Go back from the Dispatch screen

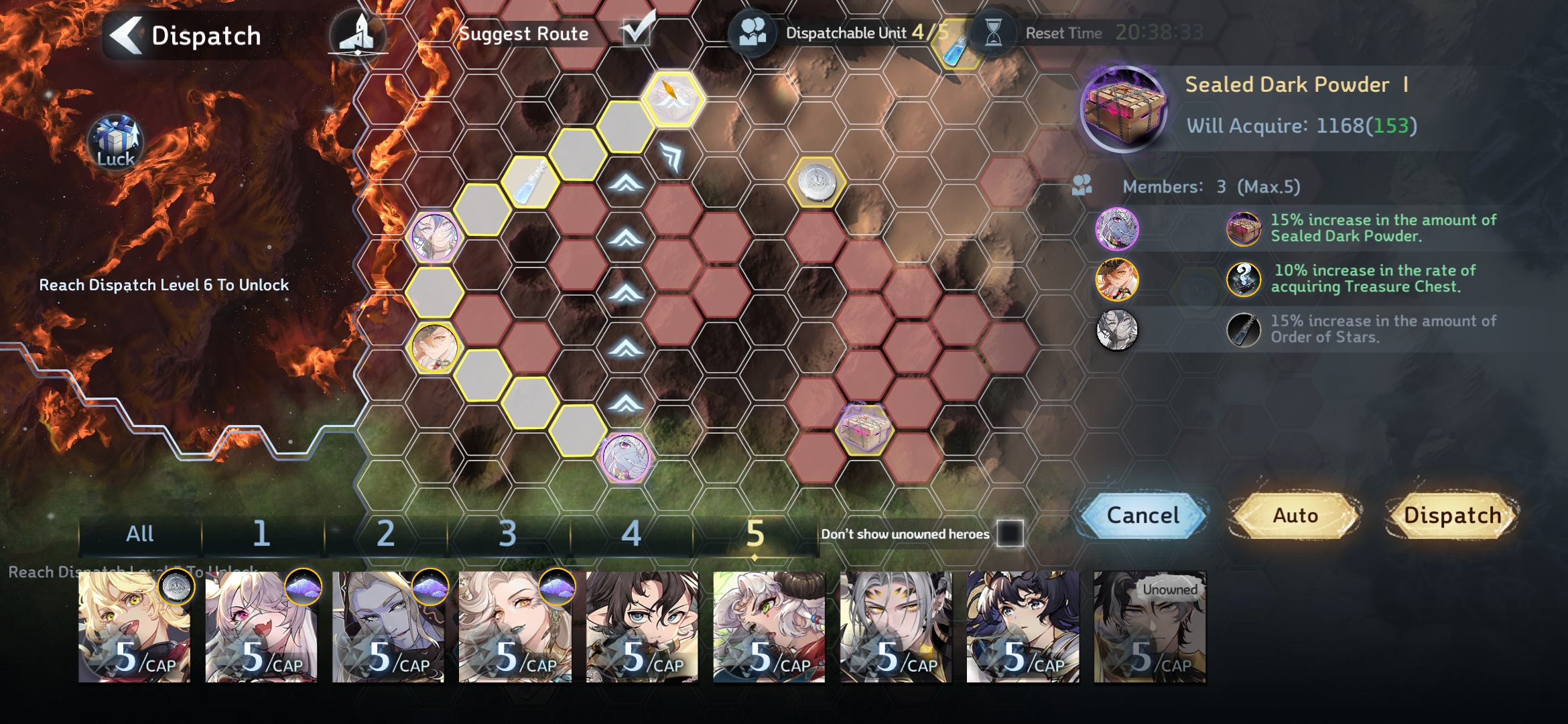(x=127, y=35)
